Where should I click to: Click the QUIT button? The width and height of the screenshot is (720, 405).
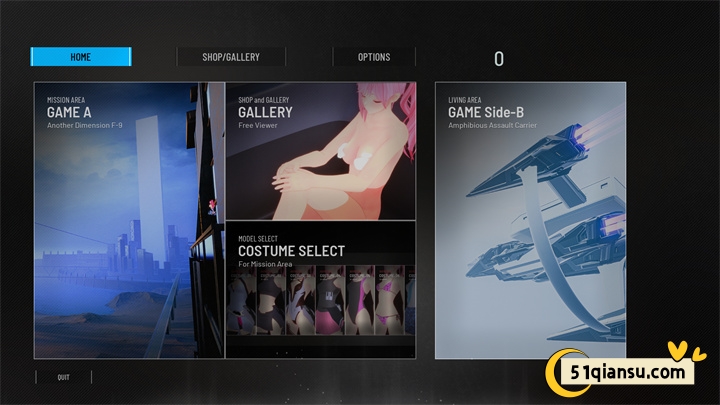pos(64,377)
